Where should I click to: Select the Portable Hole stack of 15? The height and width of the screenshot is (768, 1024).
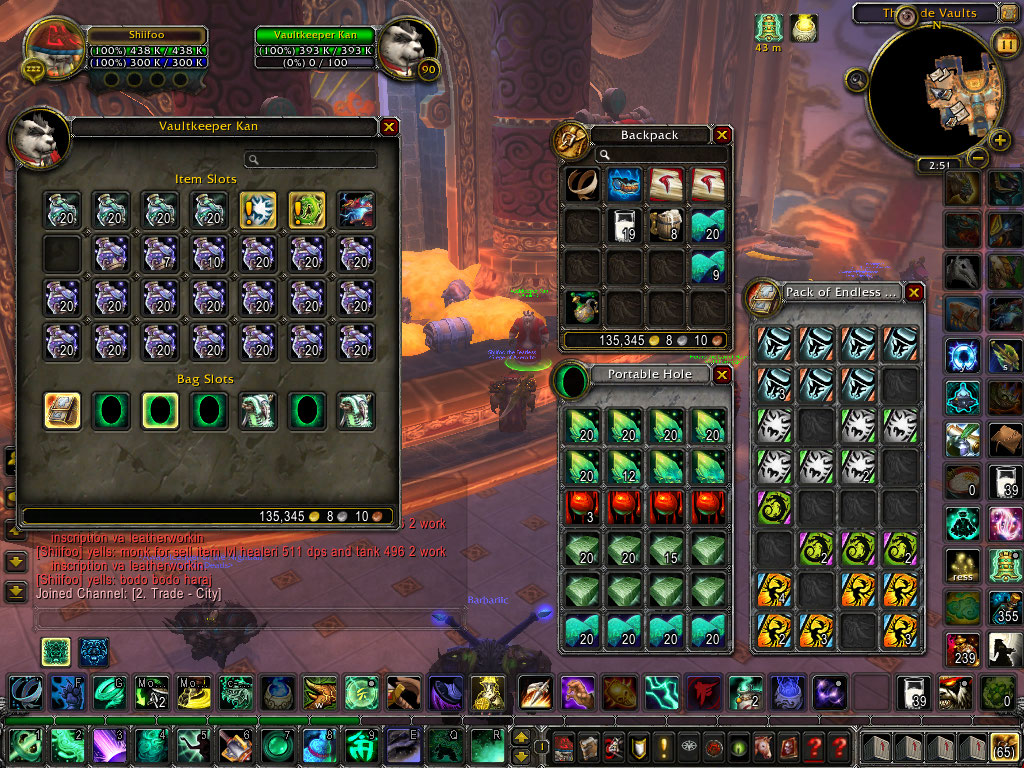coord(666,549)
